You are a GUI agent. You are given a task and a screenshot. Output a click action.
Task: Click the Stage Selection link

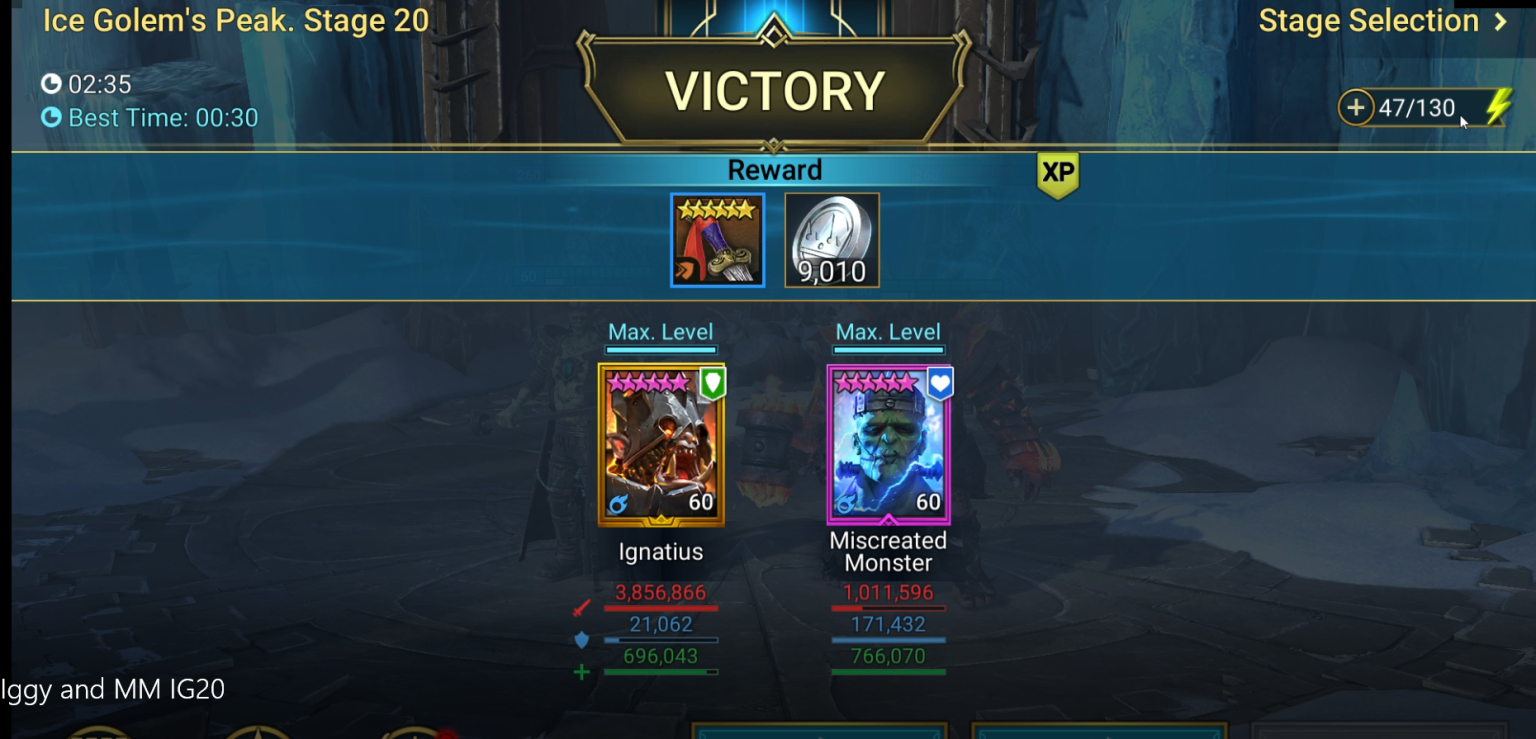click(1369, 20)
